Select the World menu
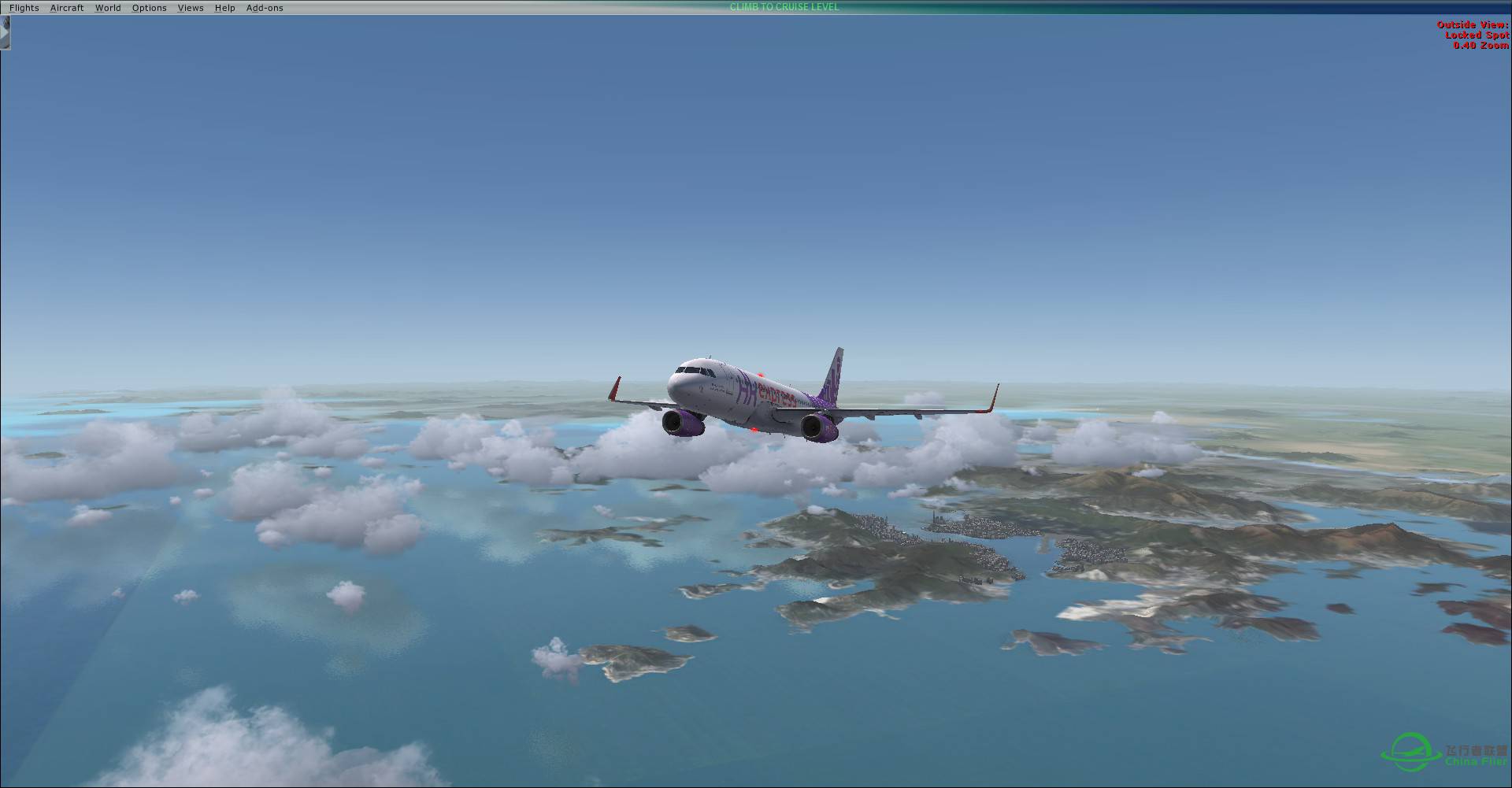The image size is (1512, 788). coord(108,8)
